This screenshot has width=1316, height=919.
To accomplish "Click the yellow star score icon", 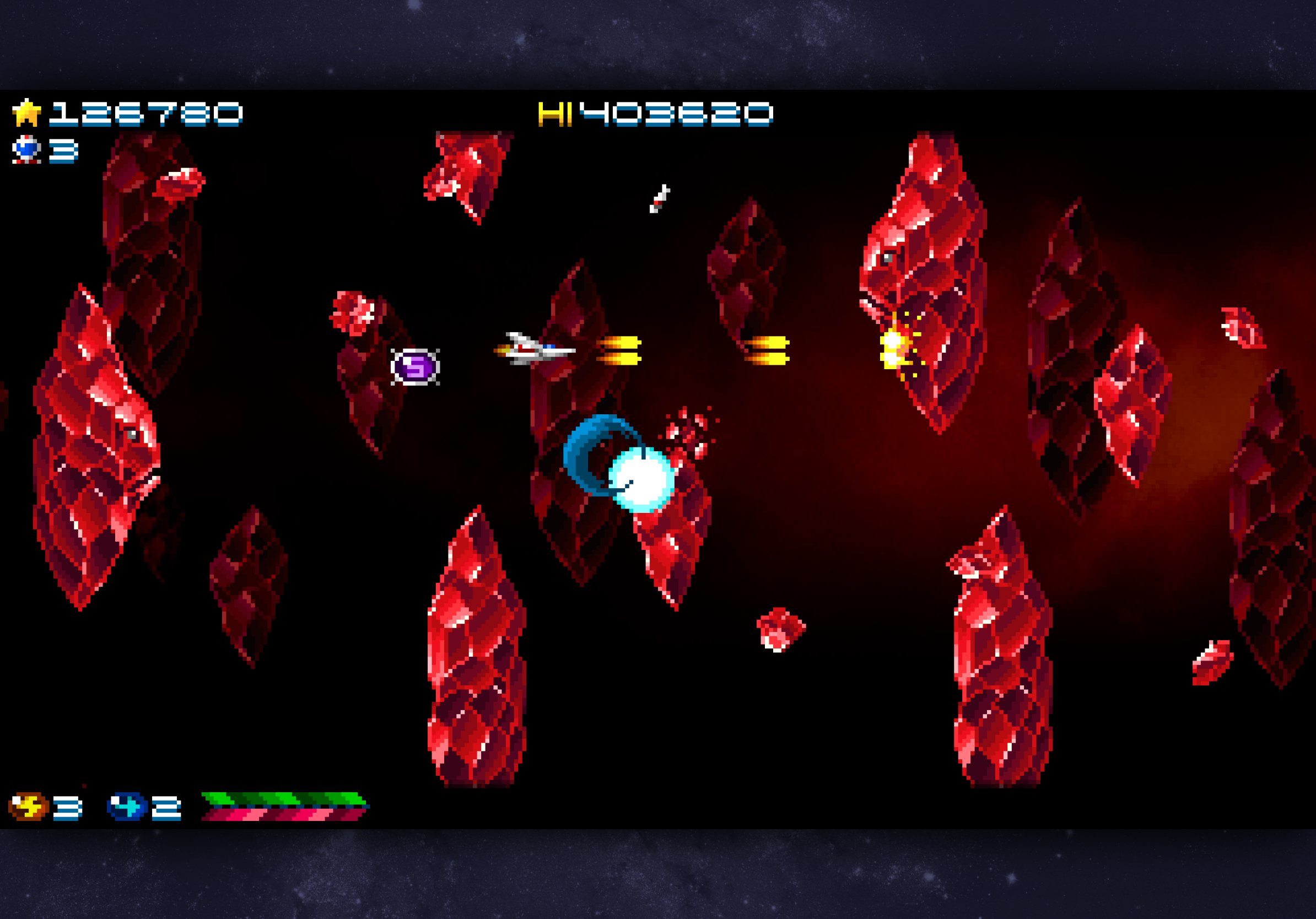I will point(26,113).
